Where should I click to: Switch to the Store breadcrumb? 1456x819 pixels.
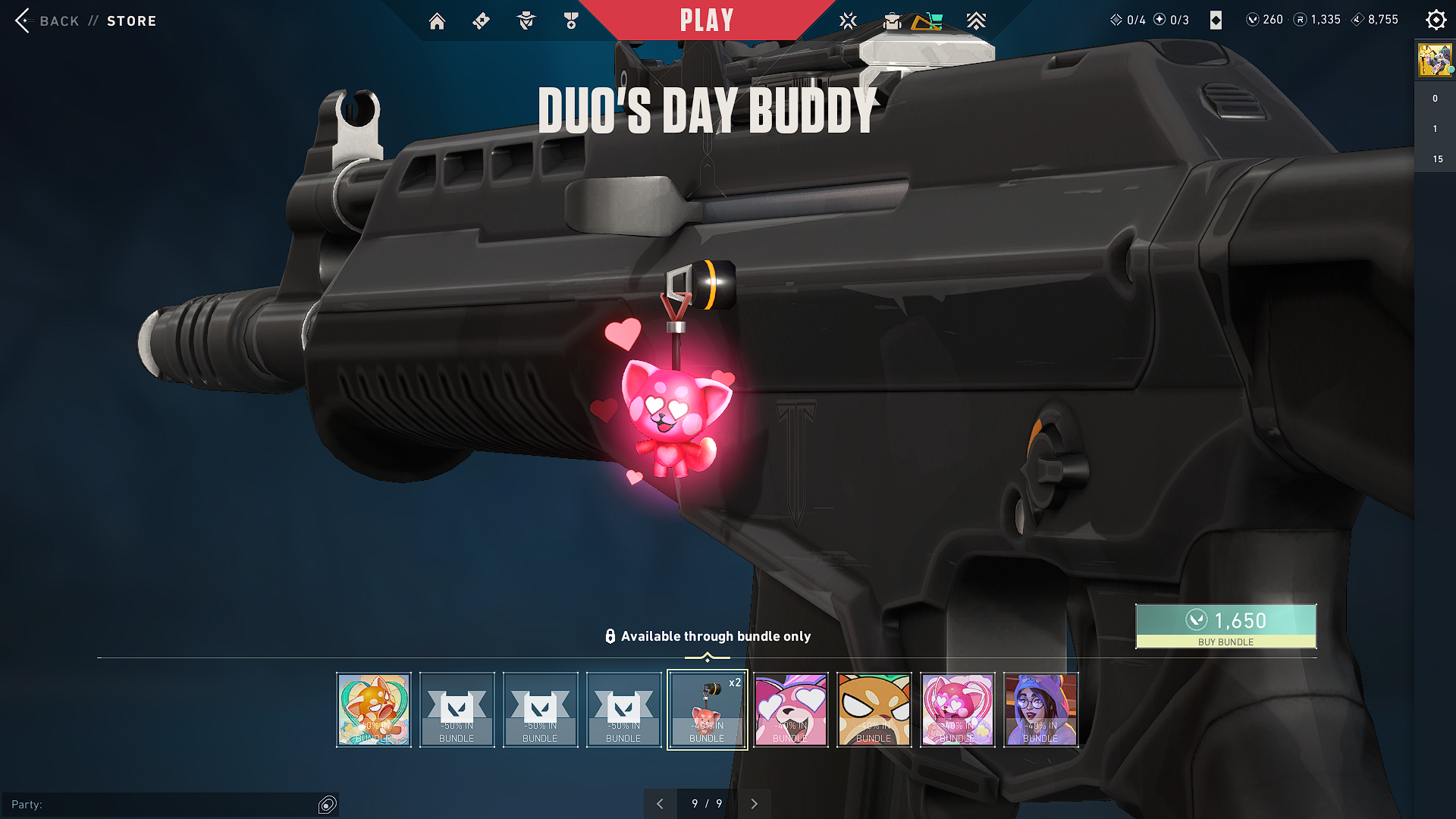(132, 20)
